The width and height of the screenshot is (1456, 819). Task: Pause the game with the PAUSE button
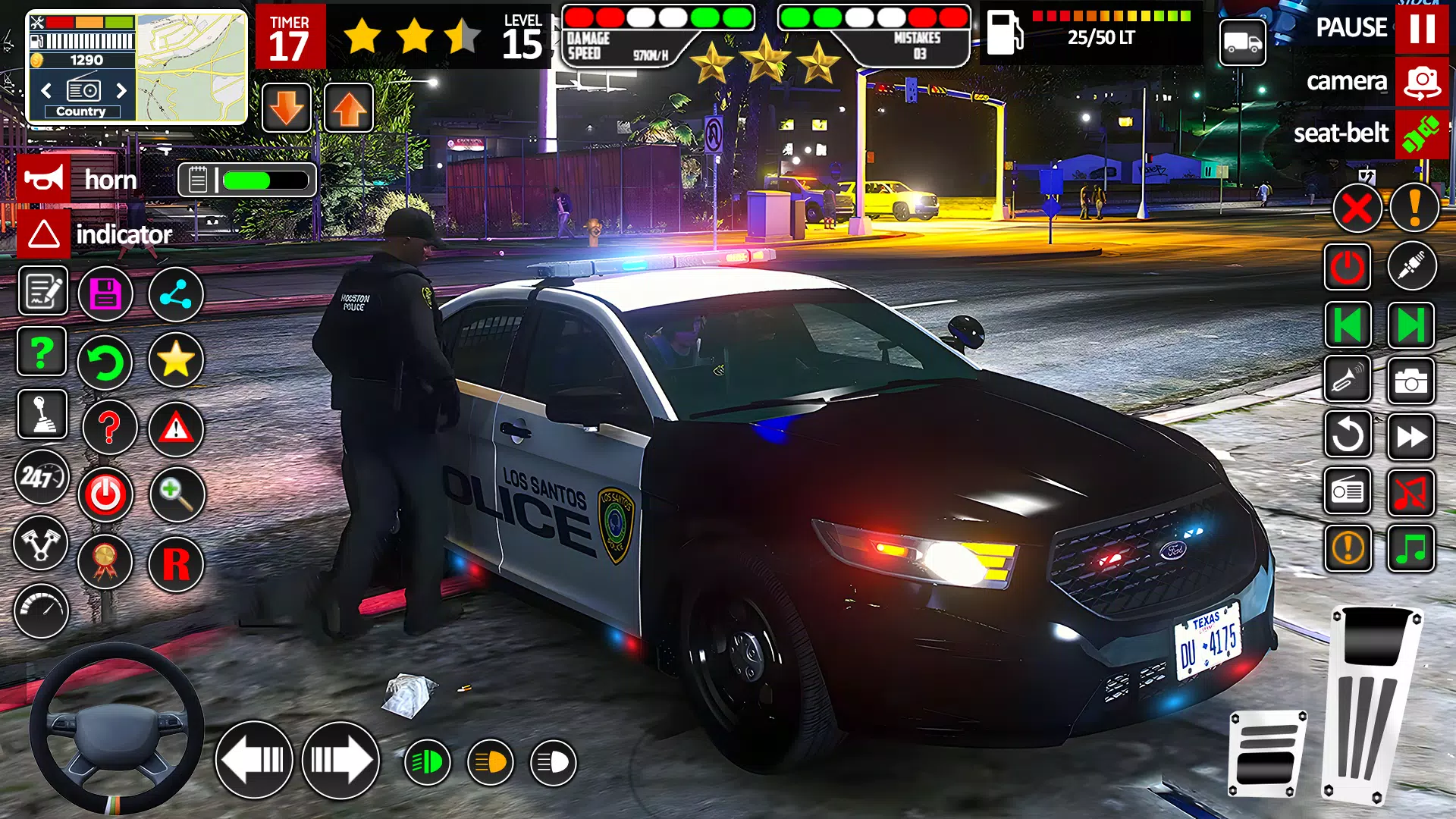click(1421, 28)
